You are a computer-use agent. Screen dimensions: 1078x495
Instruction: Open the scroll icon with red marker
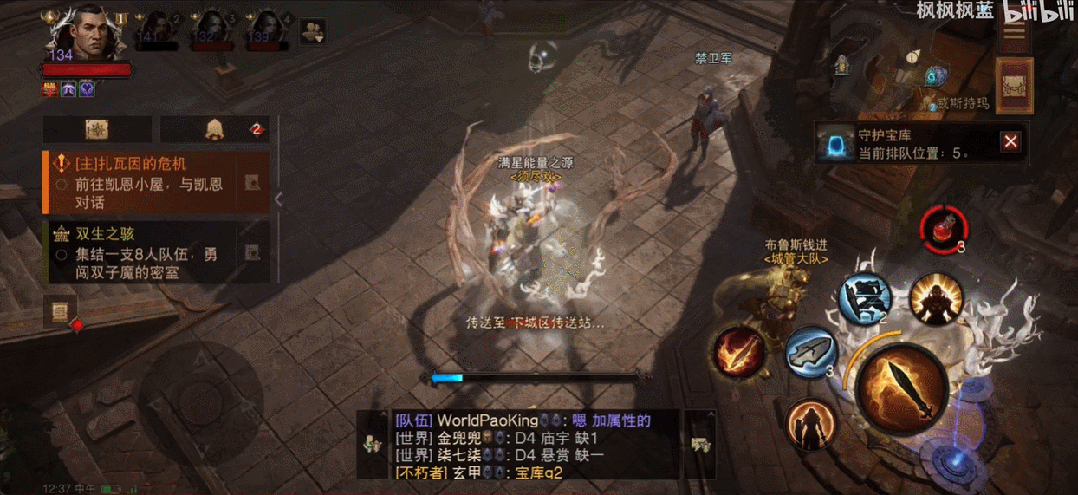coord(59,312)
